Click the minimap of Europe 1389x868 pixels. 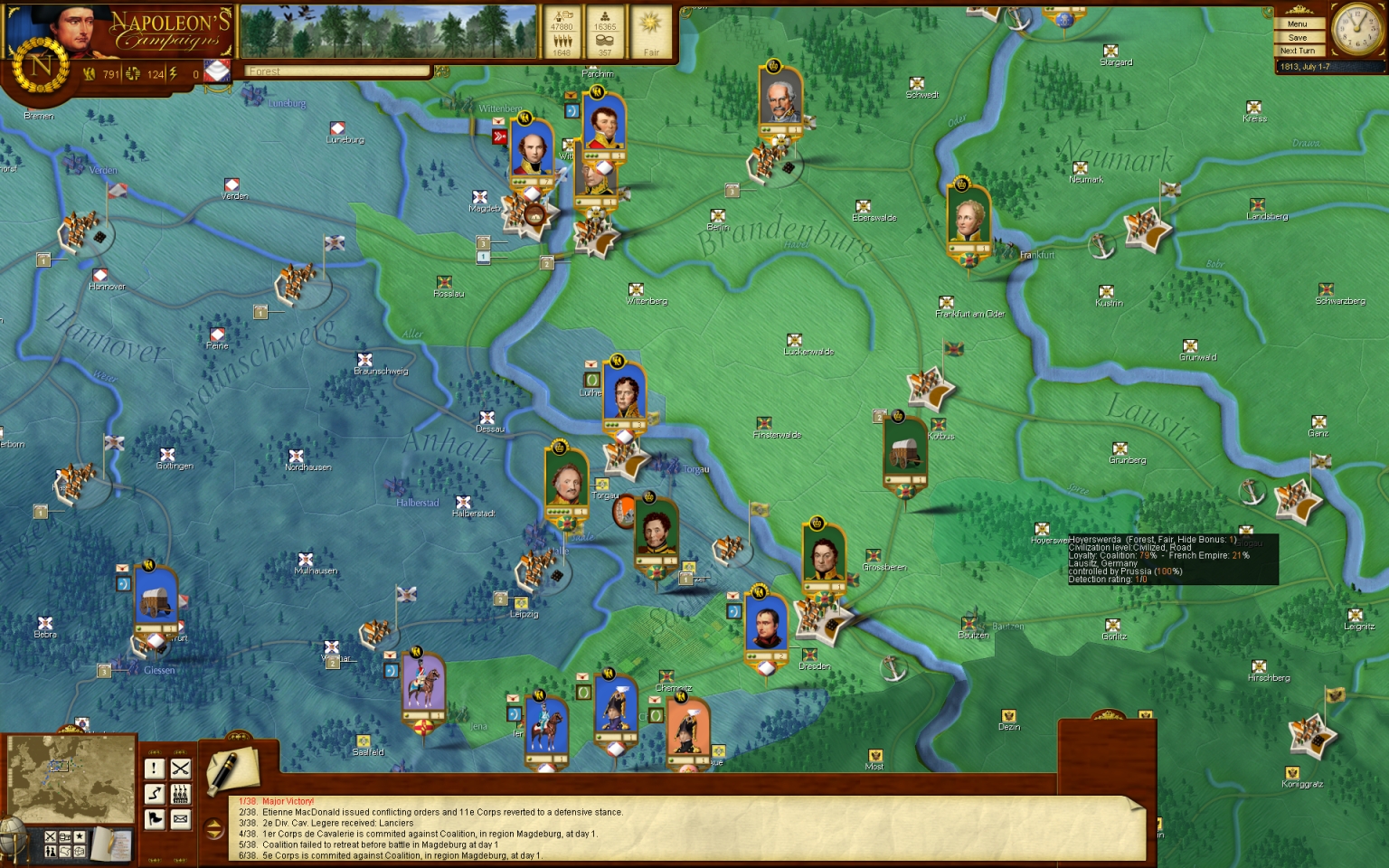71,778
